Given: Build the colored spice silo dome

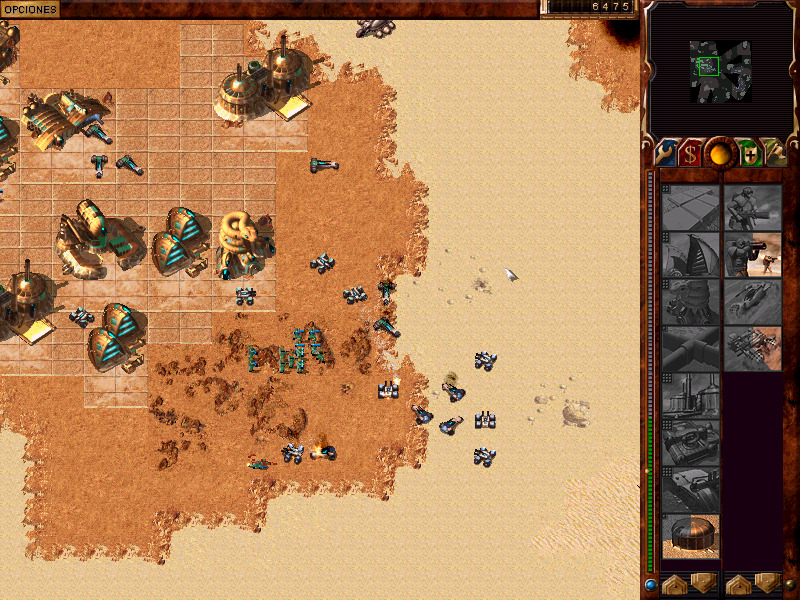Looking at the screenshot, I should click(691, 536).
